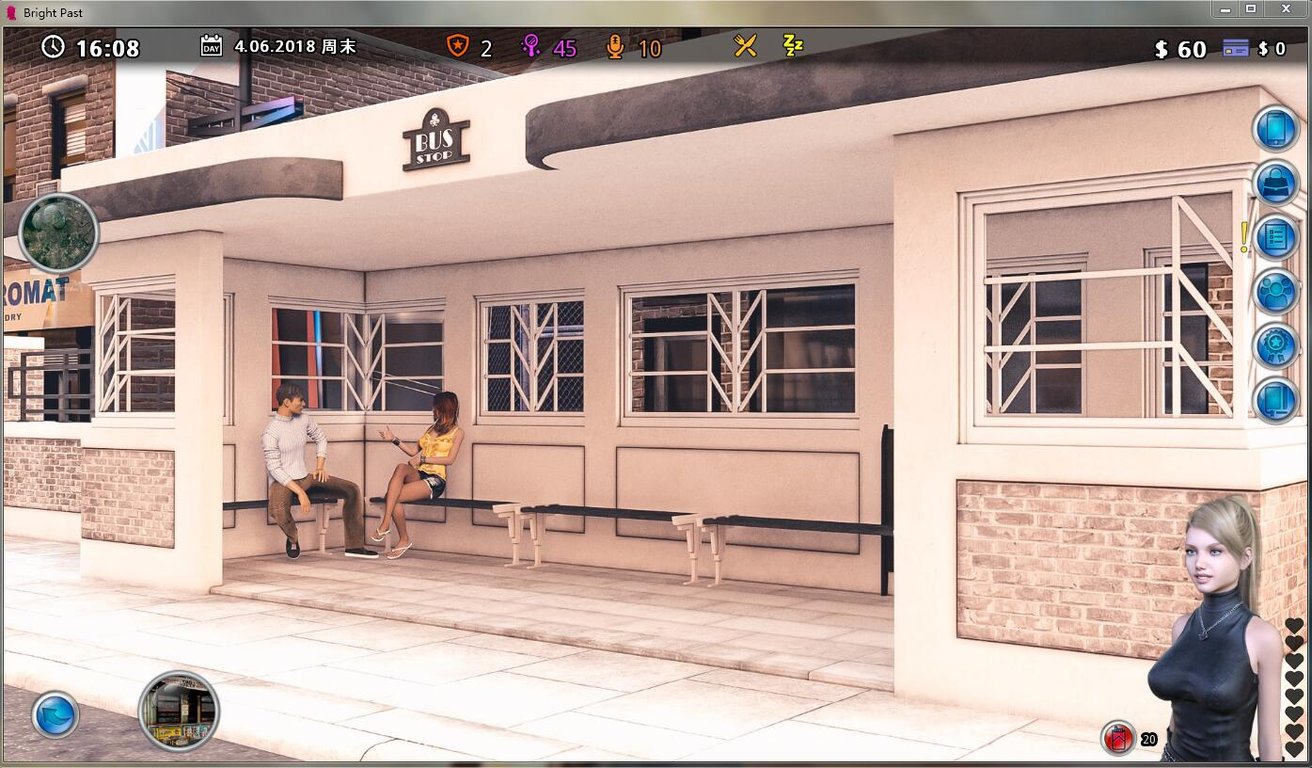Open the handbag inventory icon
The height and width of the screenshot is (768, 1312).
[x=1274, y=184]
